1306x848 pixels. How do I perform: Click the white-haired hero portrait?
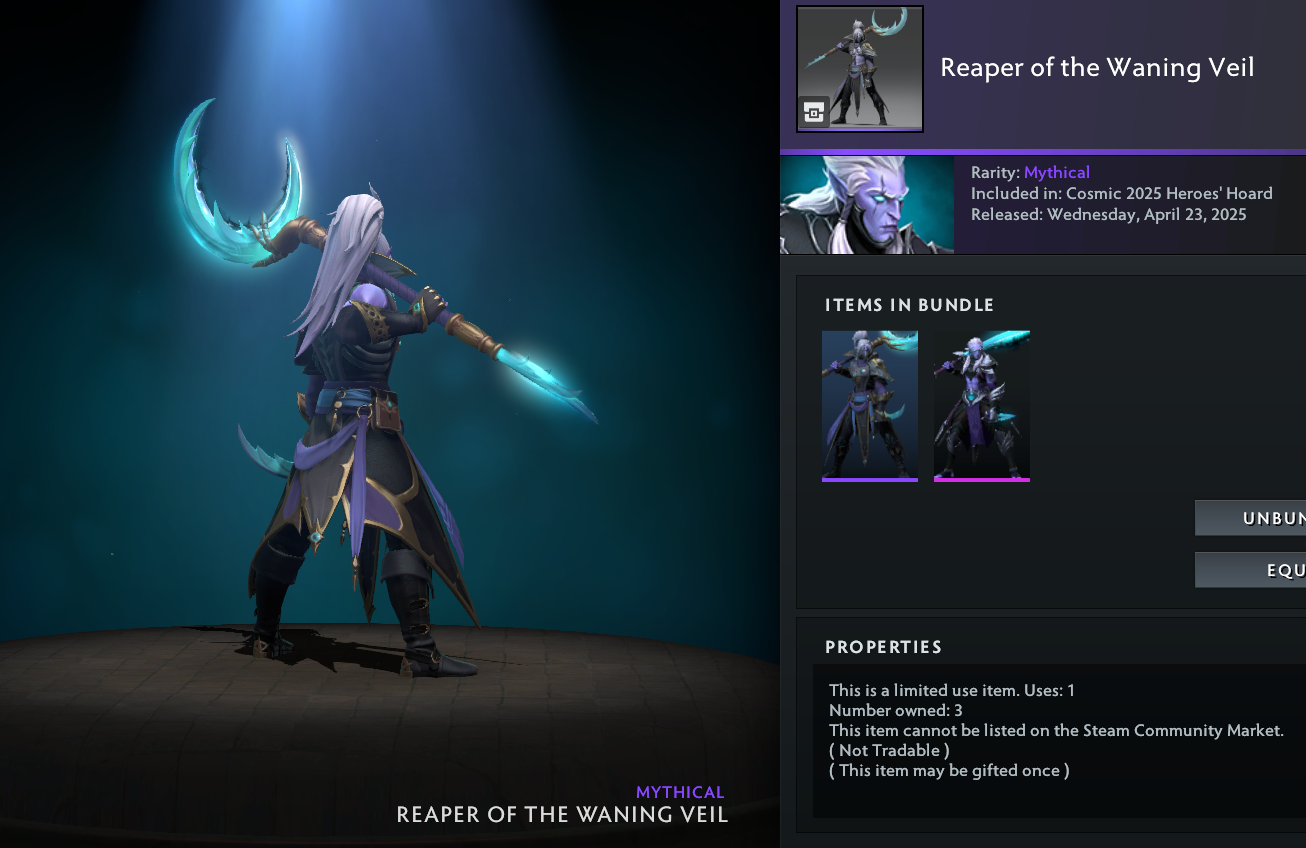[x=866, y=204]
